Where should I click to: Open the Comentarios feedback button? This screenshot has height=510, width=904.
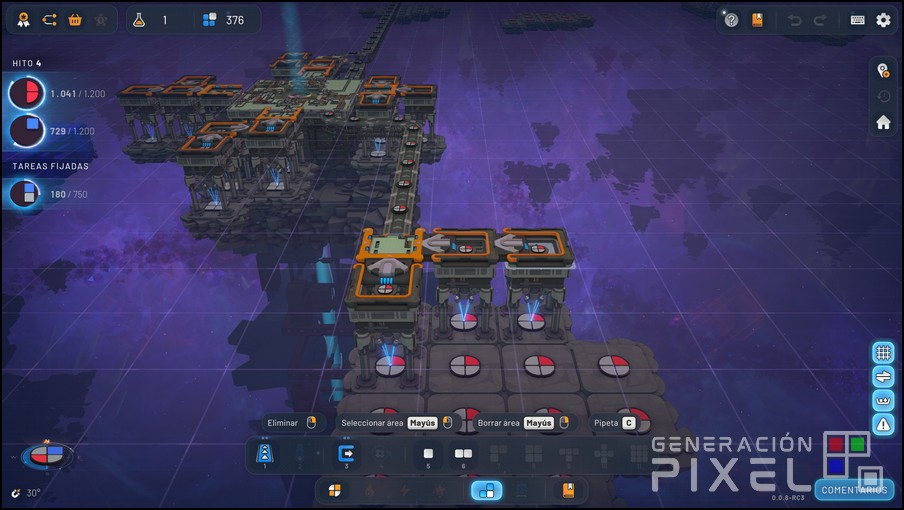pos(853,490)
